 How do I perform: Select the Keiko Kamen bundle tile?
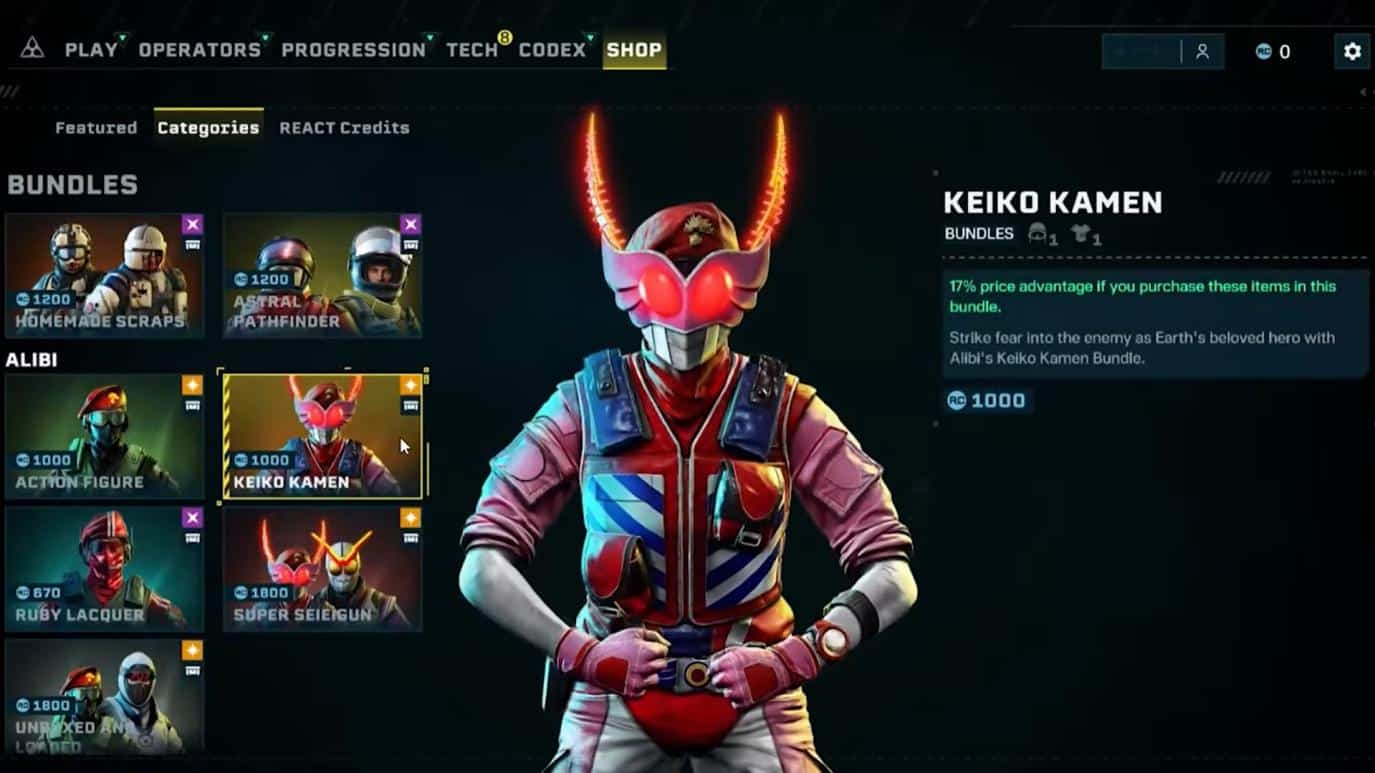point(322,436)
